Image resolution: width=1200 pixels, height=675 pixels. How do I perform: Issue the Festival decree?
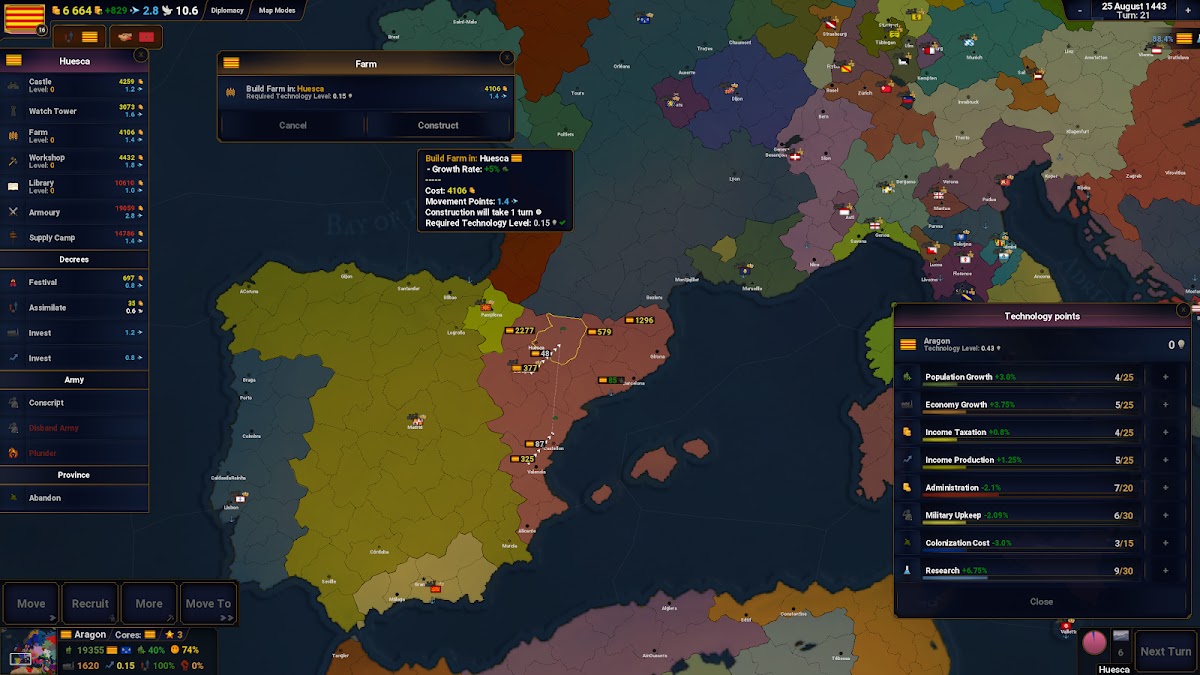pos(75,282)
